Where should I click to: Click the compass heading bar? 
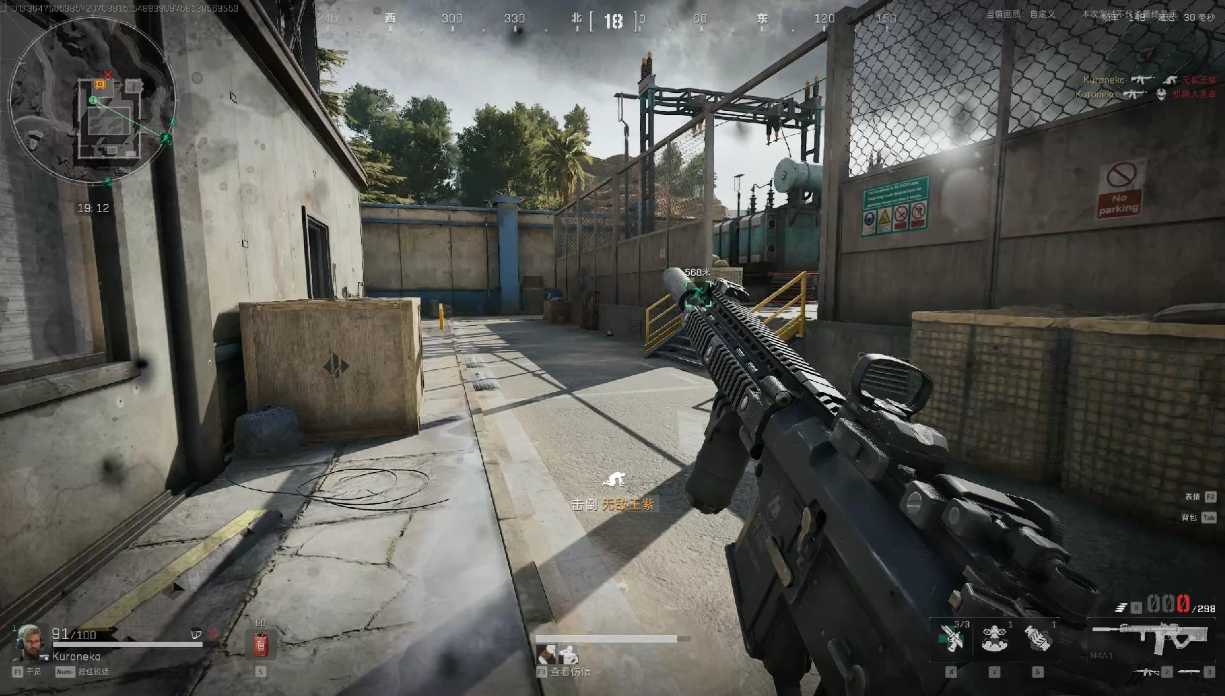(x=611, y=19)
